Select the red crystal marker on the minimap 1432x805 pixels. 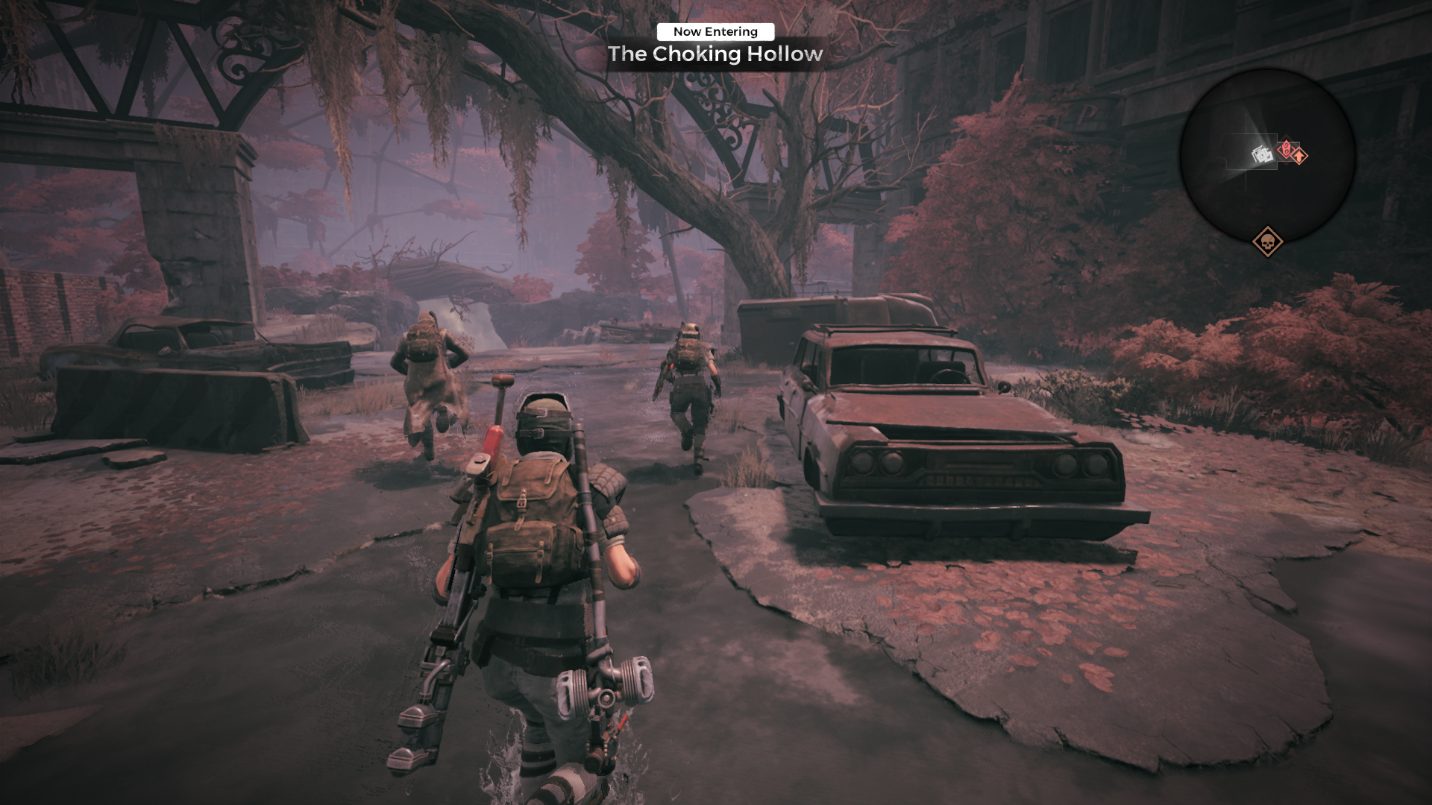1285,149
